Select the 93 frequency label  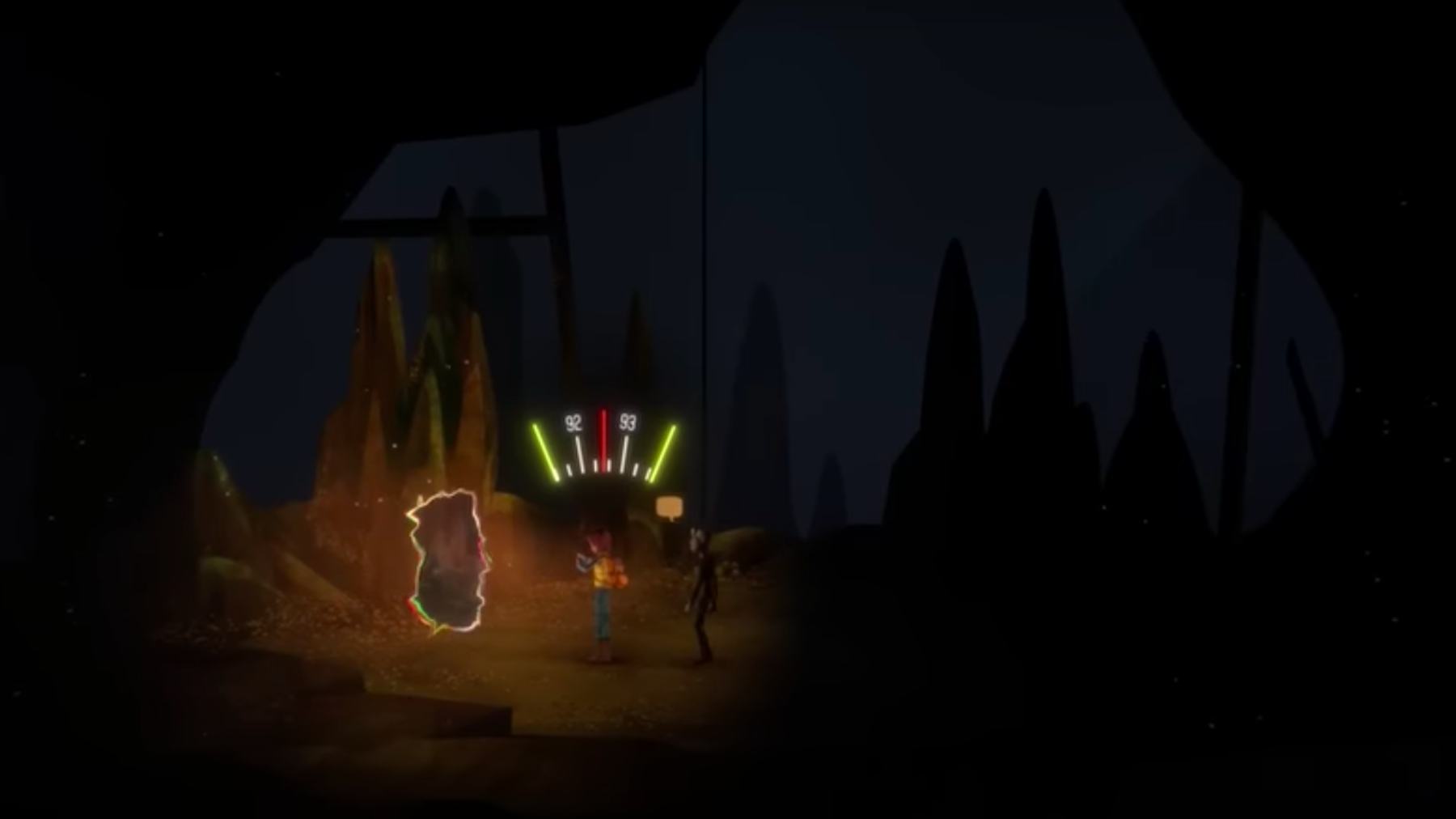pos(629,422)
